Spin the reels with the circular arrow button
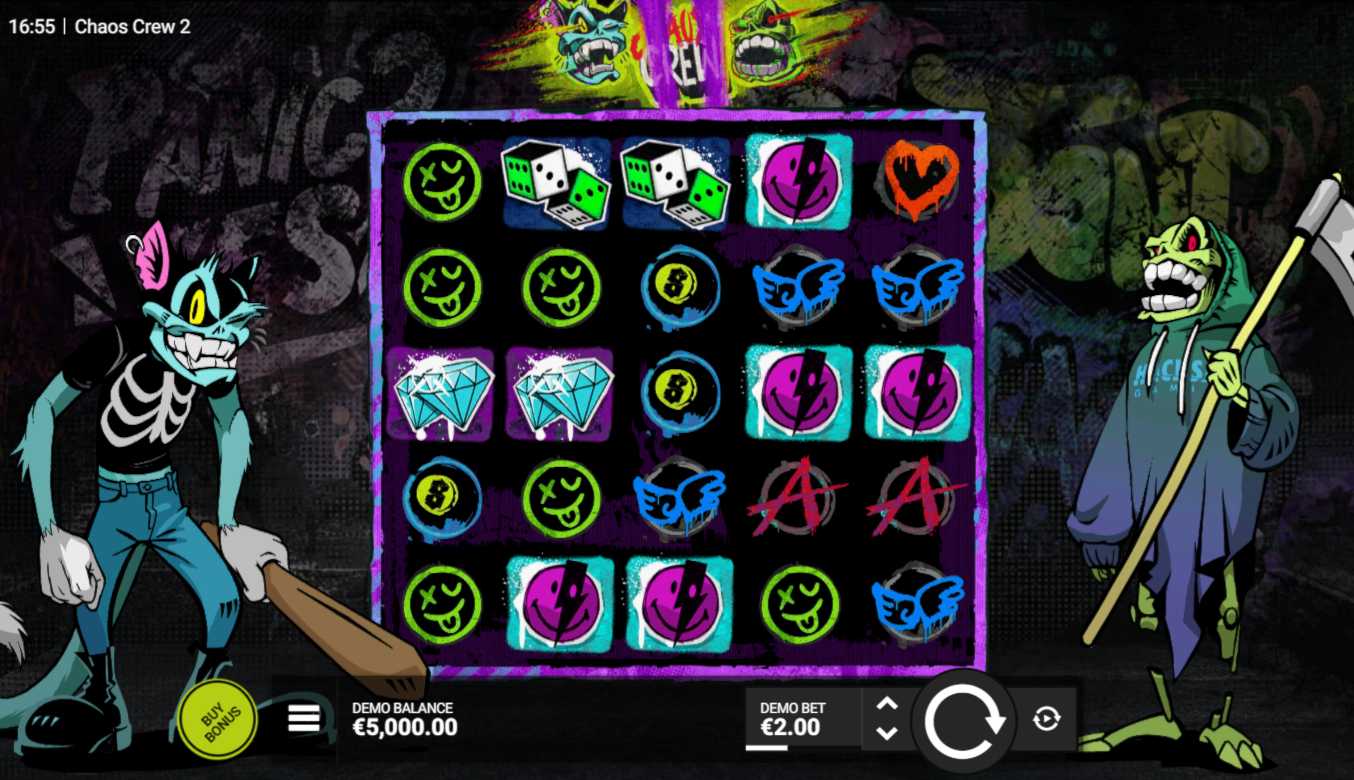 click(964, 719)
